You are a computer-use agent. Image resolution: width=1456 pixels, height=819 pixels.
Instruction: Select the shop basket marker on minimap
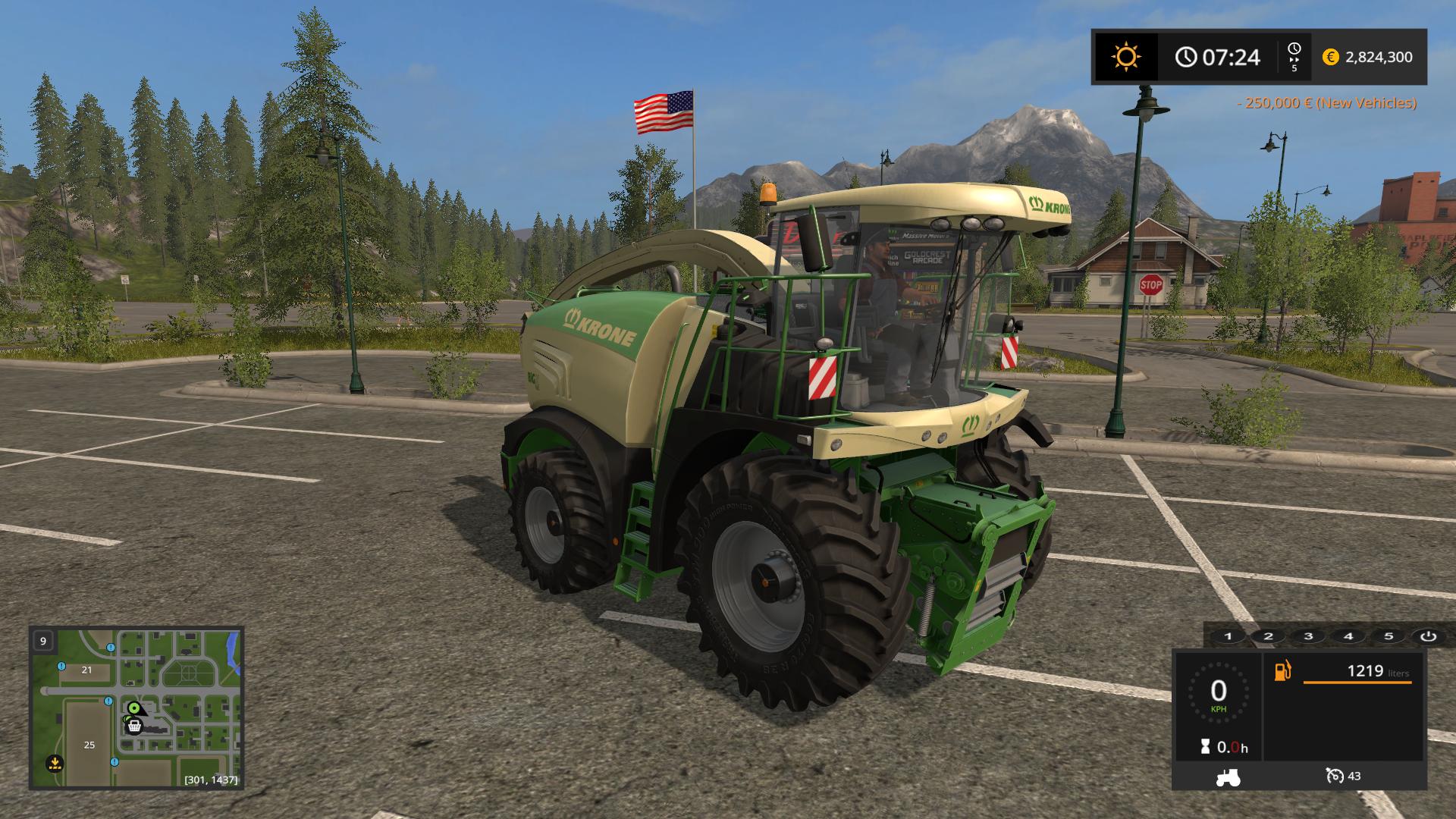click(x=134, y=726)
